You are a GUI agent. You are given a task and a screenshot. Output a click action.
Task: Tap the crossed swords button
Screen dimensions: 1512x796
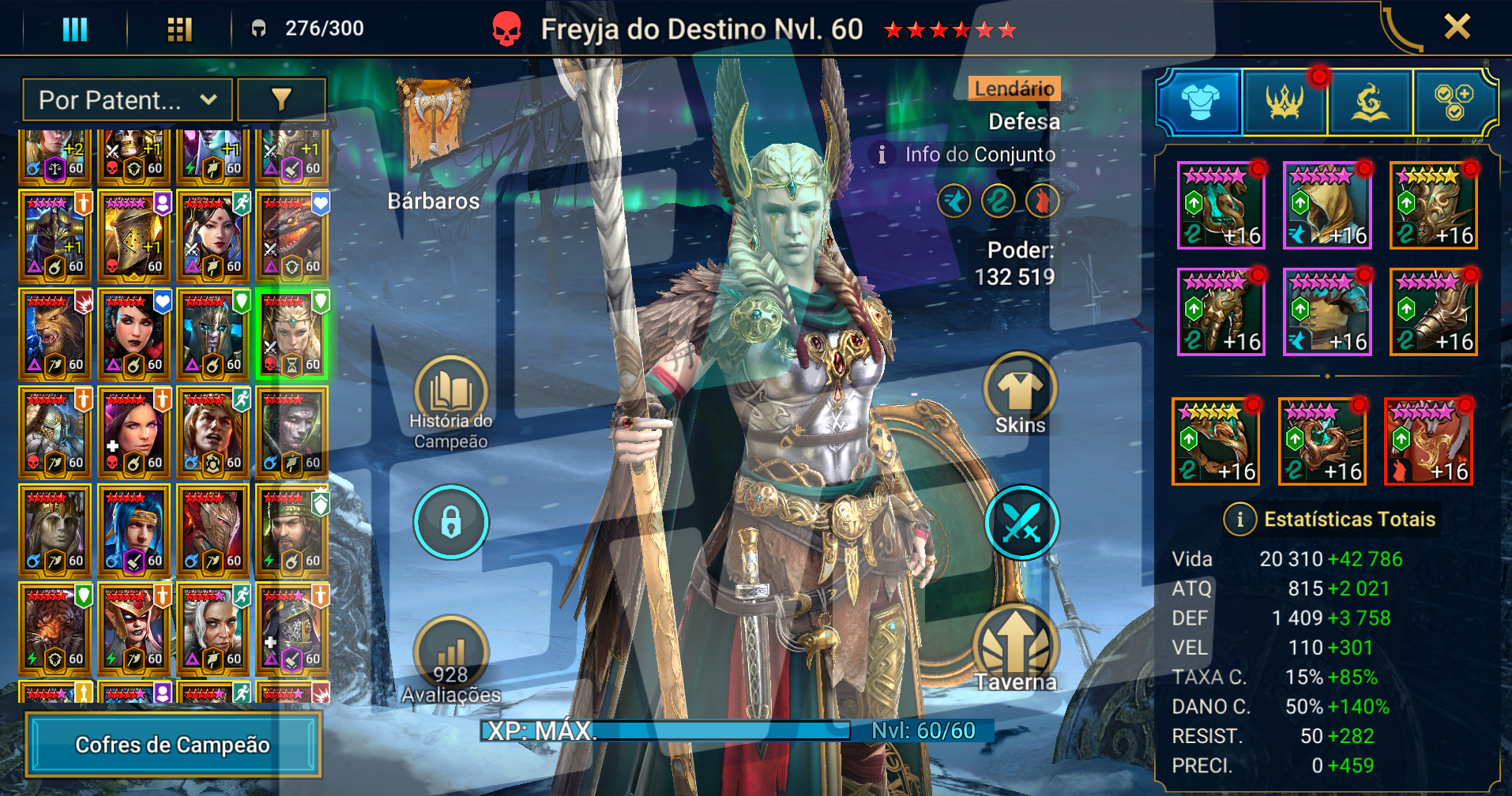pyautogui.click(x=1021, y=522)
